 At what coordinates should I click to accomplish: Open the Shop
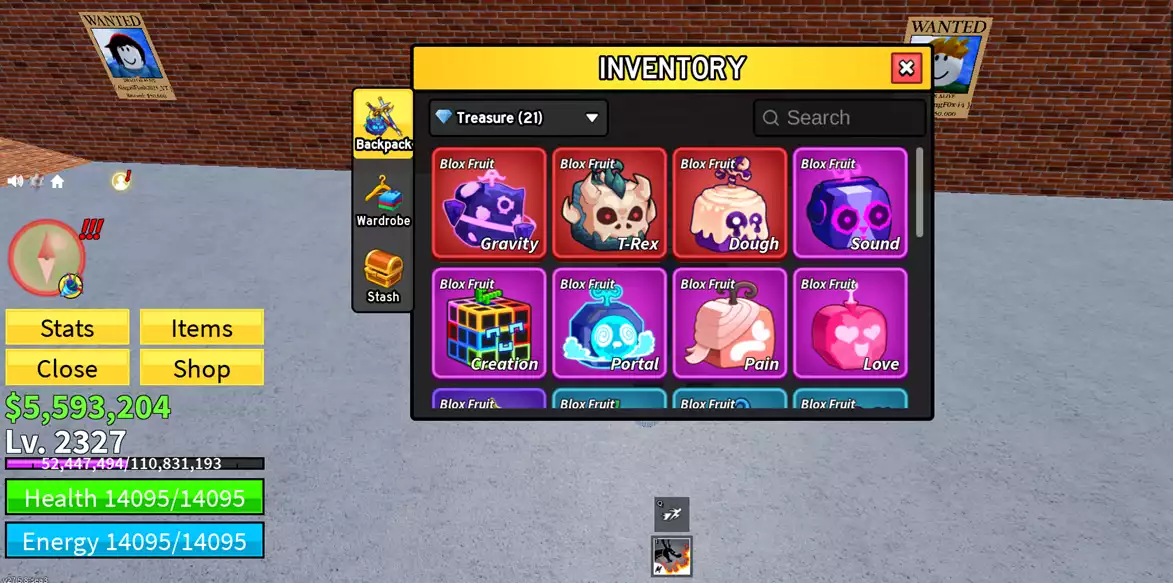(x=201, y=368)
